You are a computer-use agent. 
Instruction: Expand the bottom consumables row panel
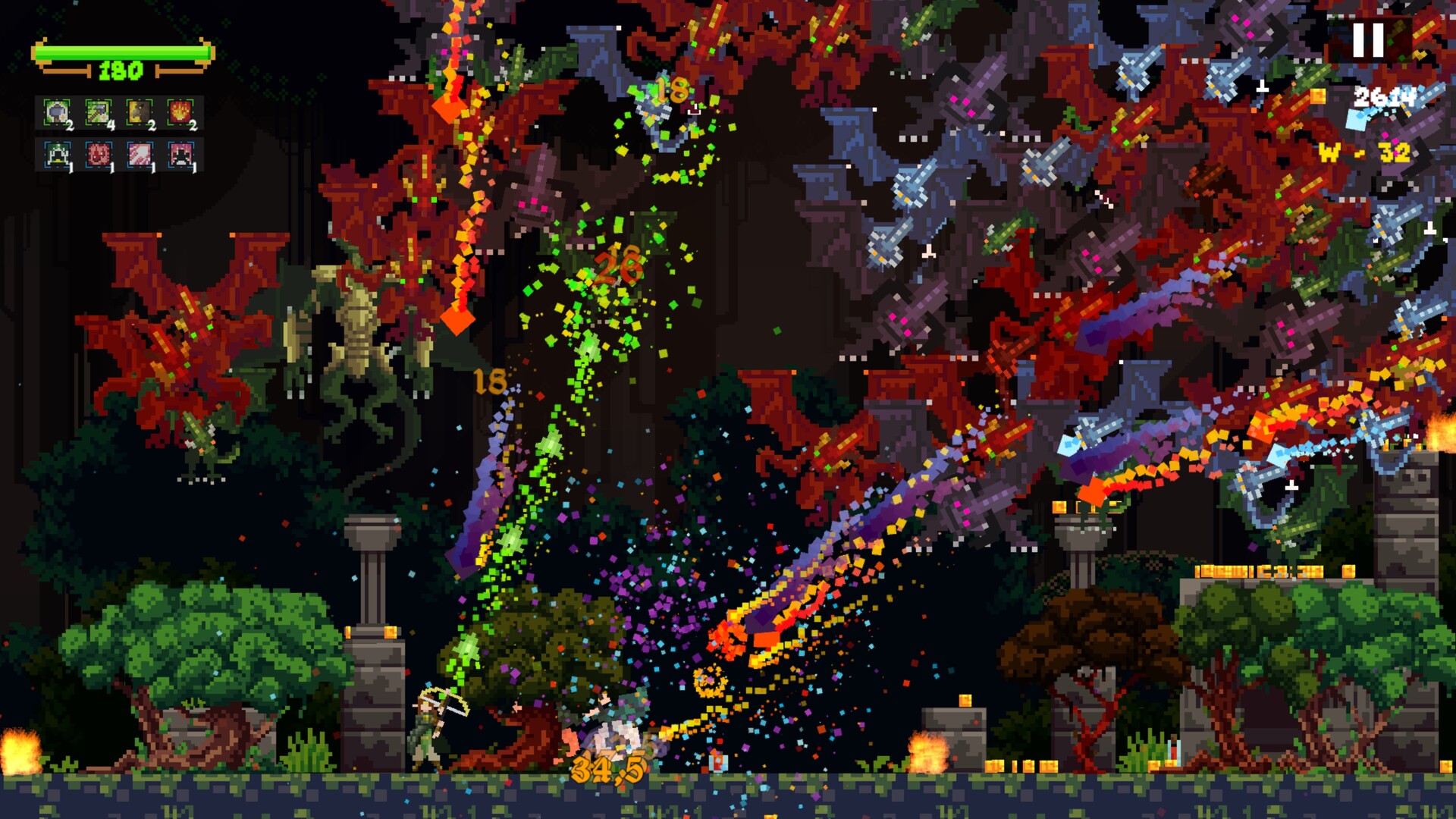click(x=118, y=153)
